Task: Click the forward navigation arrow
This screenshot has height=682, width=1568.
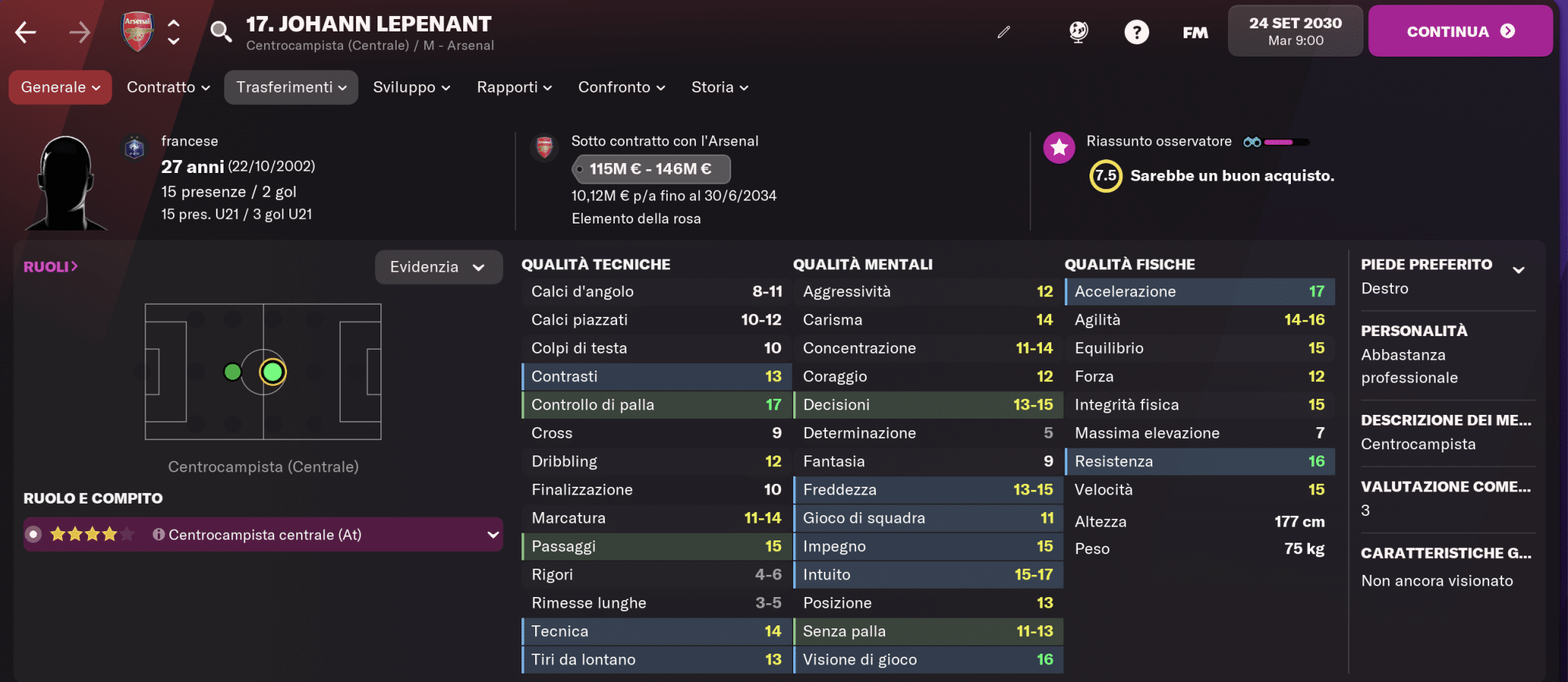Action: coord(80,32)
